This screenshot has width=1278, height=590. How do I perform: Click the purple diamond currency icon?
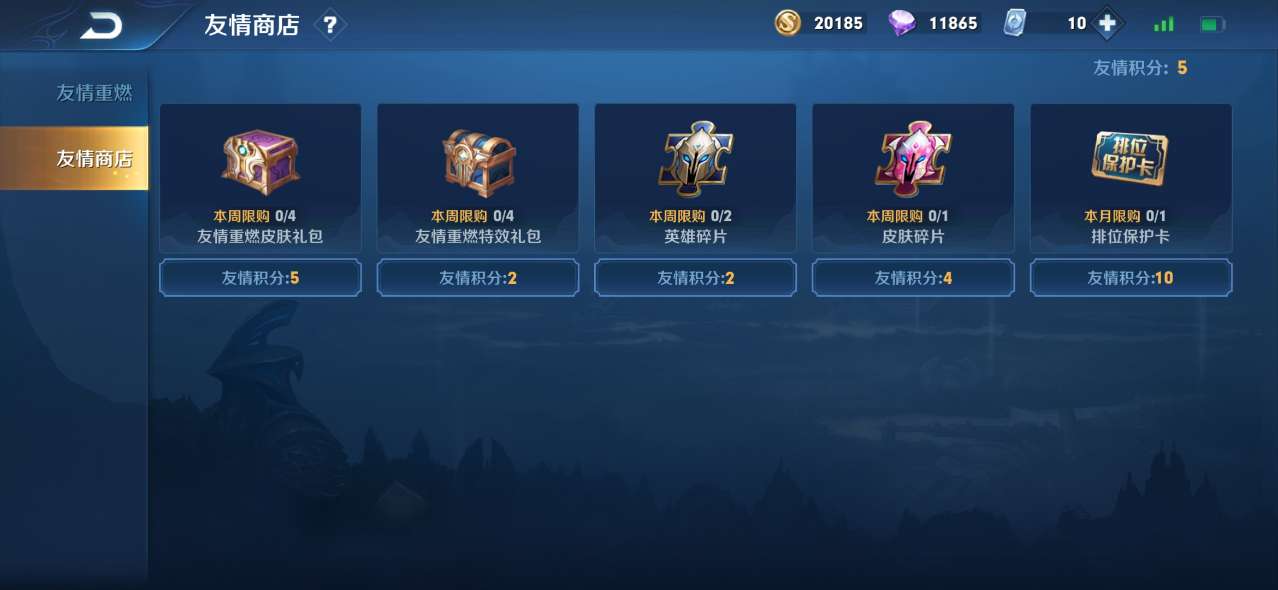[902, 23]
